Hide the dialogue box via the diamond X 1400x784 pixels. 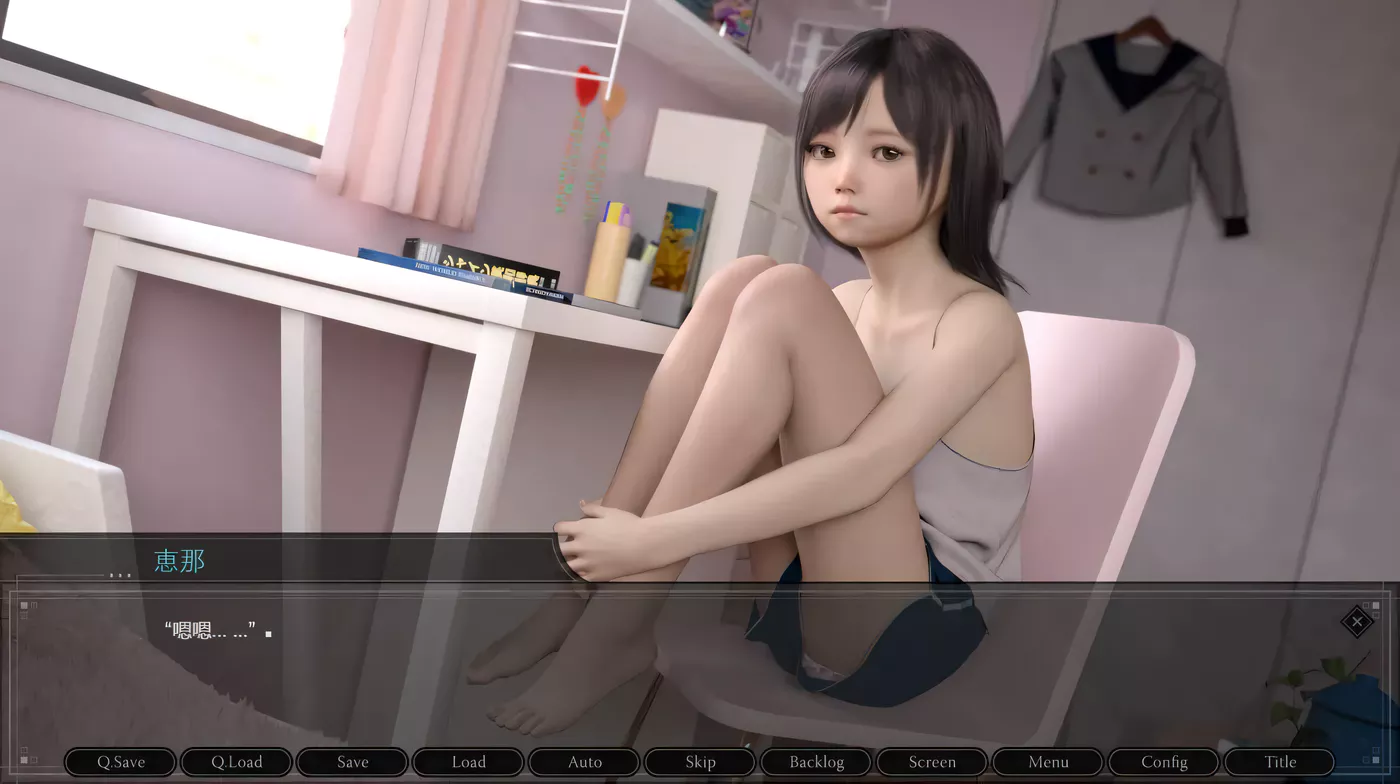click(1358, 622)
